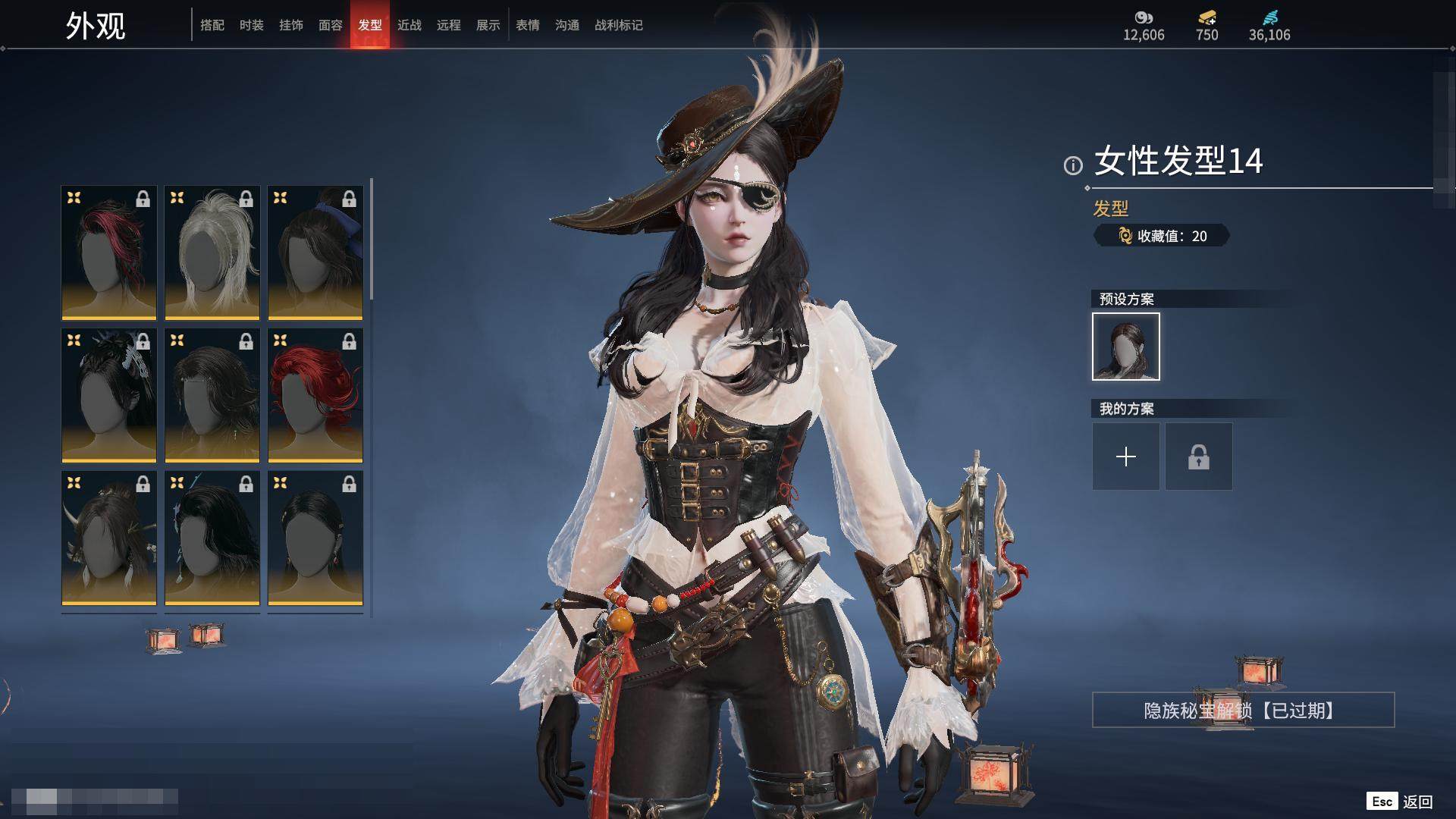The height and width of the screenshot is (819, 1456).
Task: Switch to the 战利标记 tab
Action: [x=619, y=25]
